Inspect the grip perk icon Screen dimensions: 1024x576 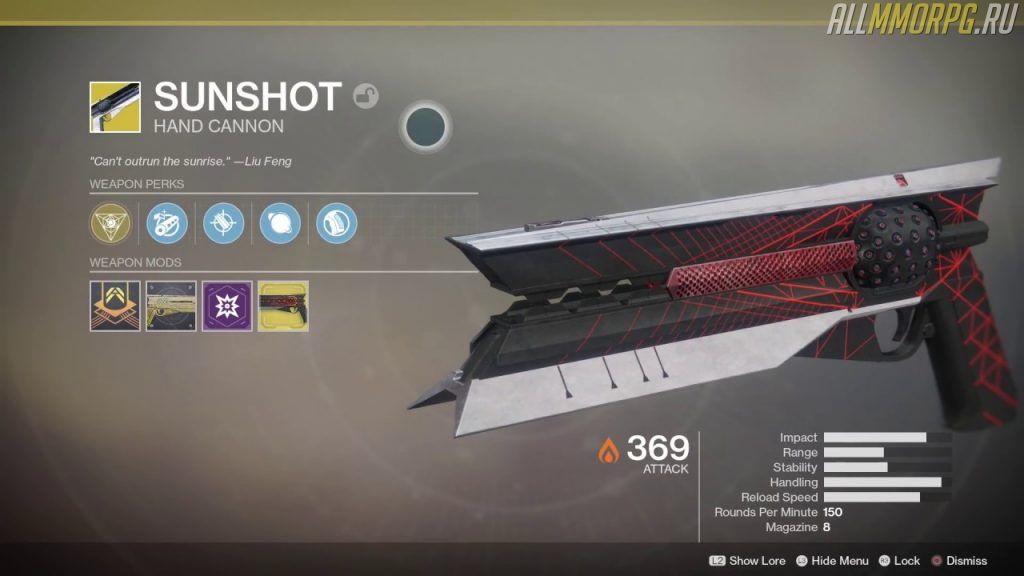tap(337, 222)
